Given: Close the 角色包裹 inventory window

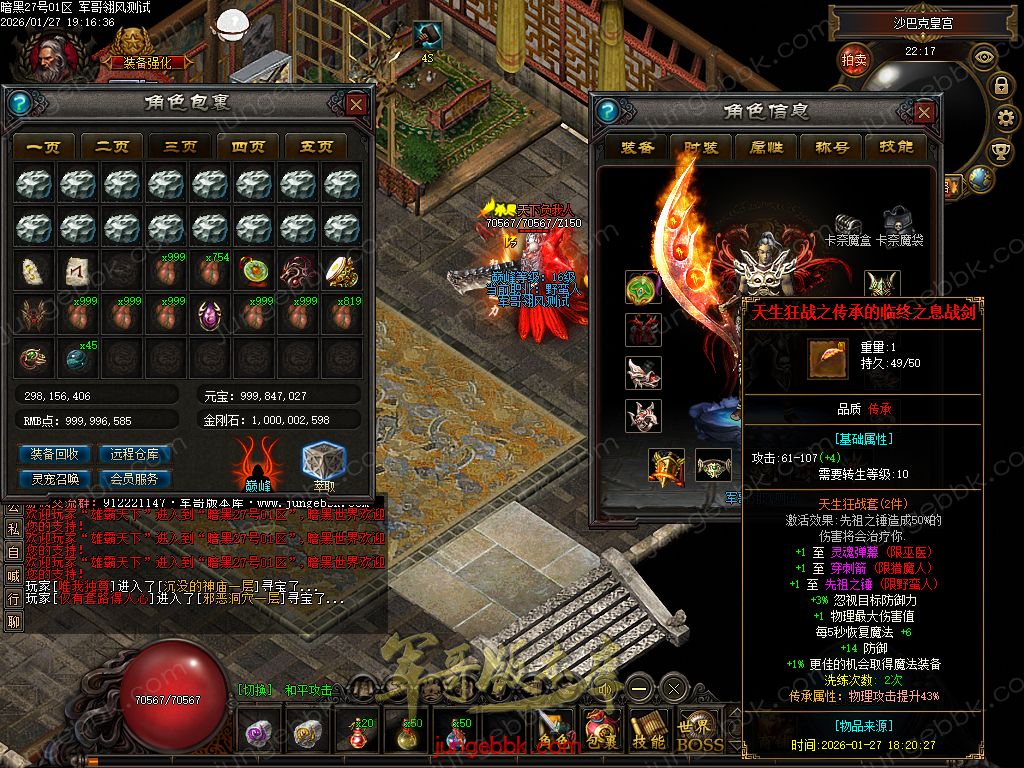Looking at the screenshot, I should [357, 104].
